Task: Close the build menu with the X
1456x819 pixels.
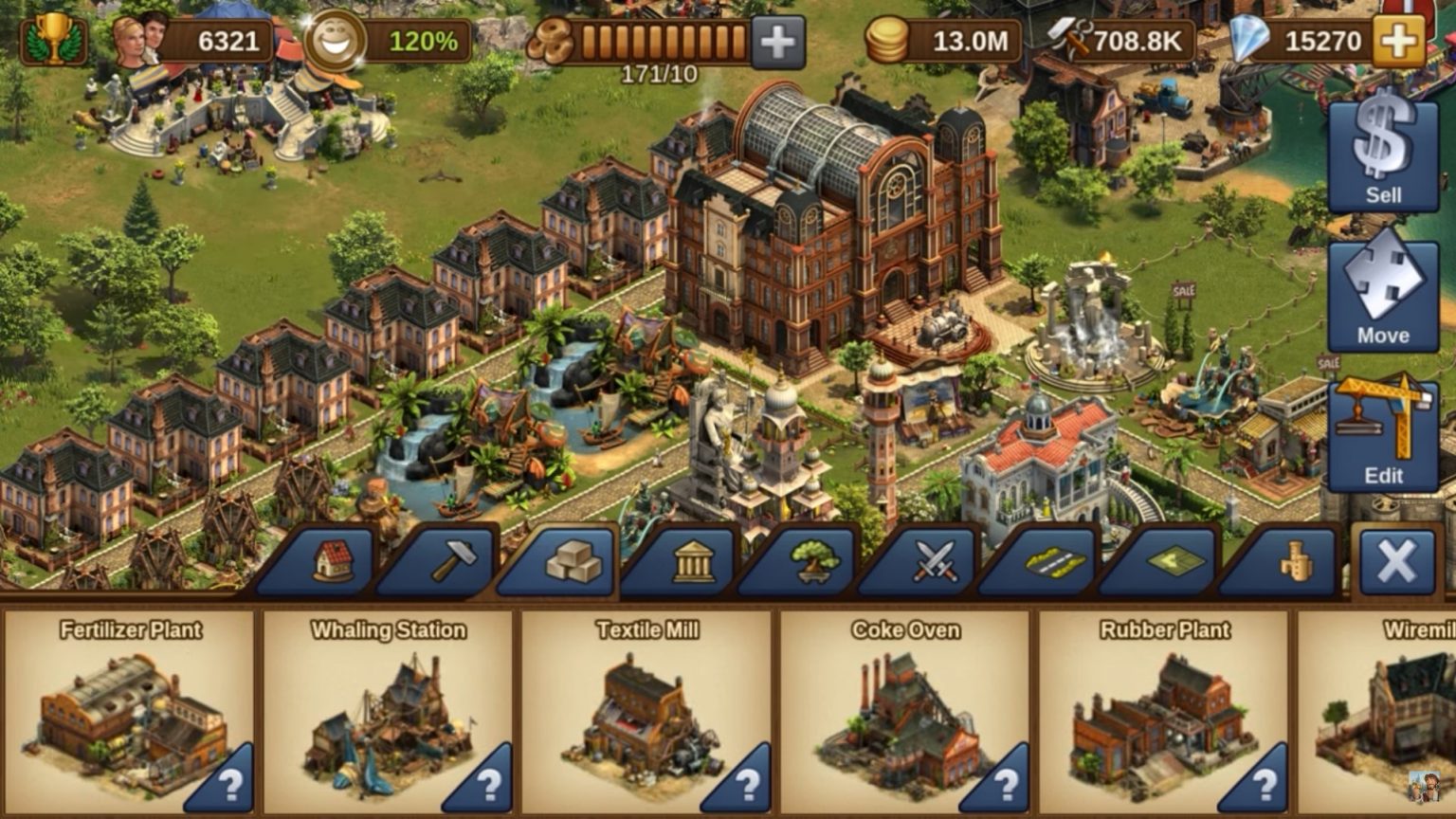Action: (1396, 563)
